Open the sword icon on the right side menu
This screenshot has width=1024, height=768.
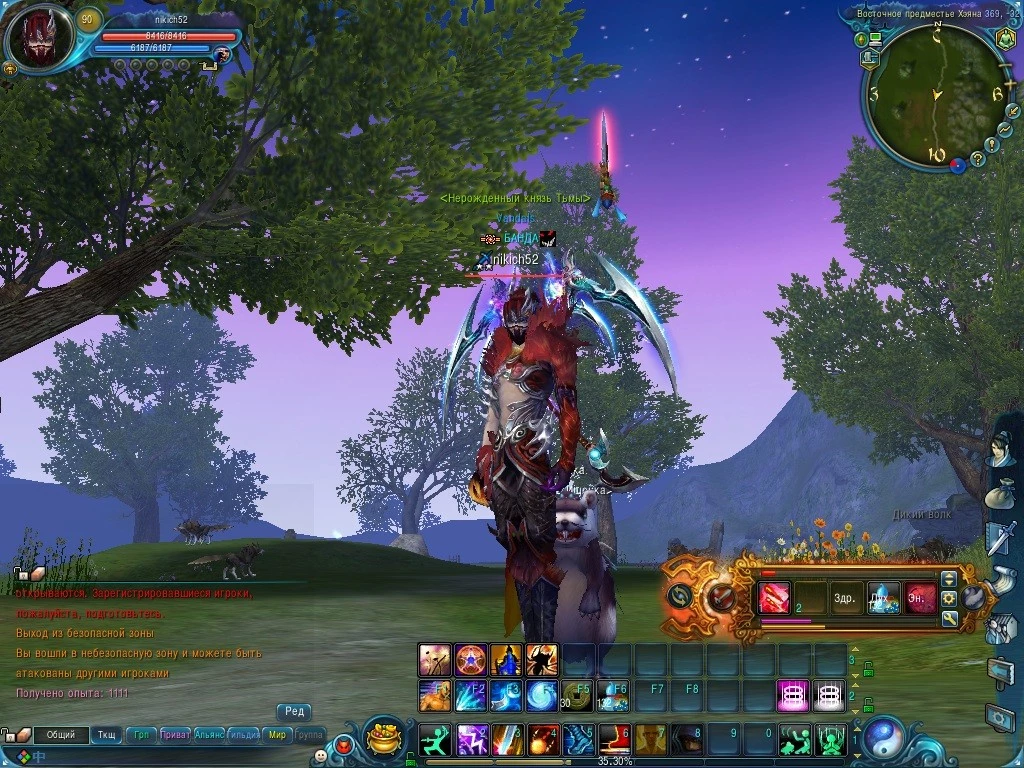pos(999,538)
